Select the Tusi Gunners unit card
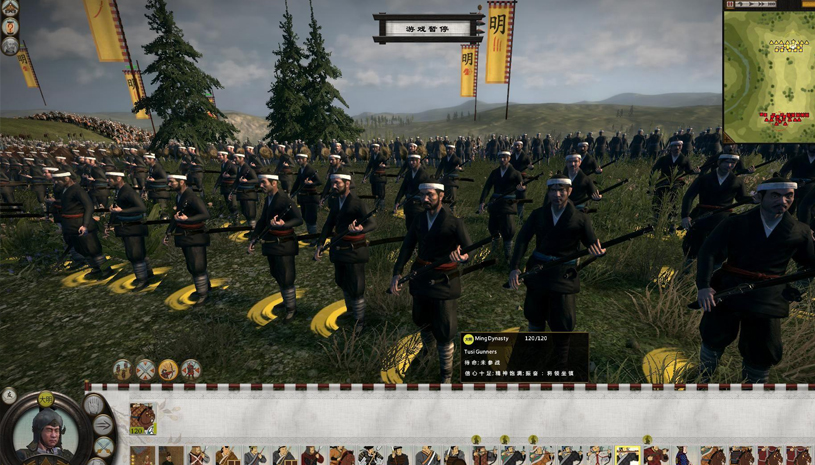Image resolution: width=815 pixels, height=465 pixels. (x=142, y=418)
